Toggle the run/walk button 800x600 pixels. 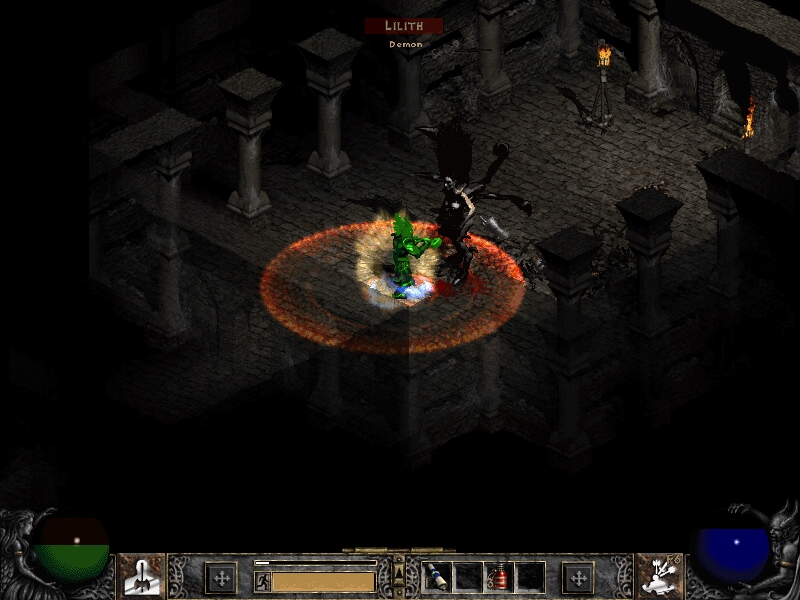(262, 581)
